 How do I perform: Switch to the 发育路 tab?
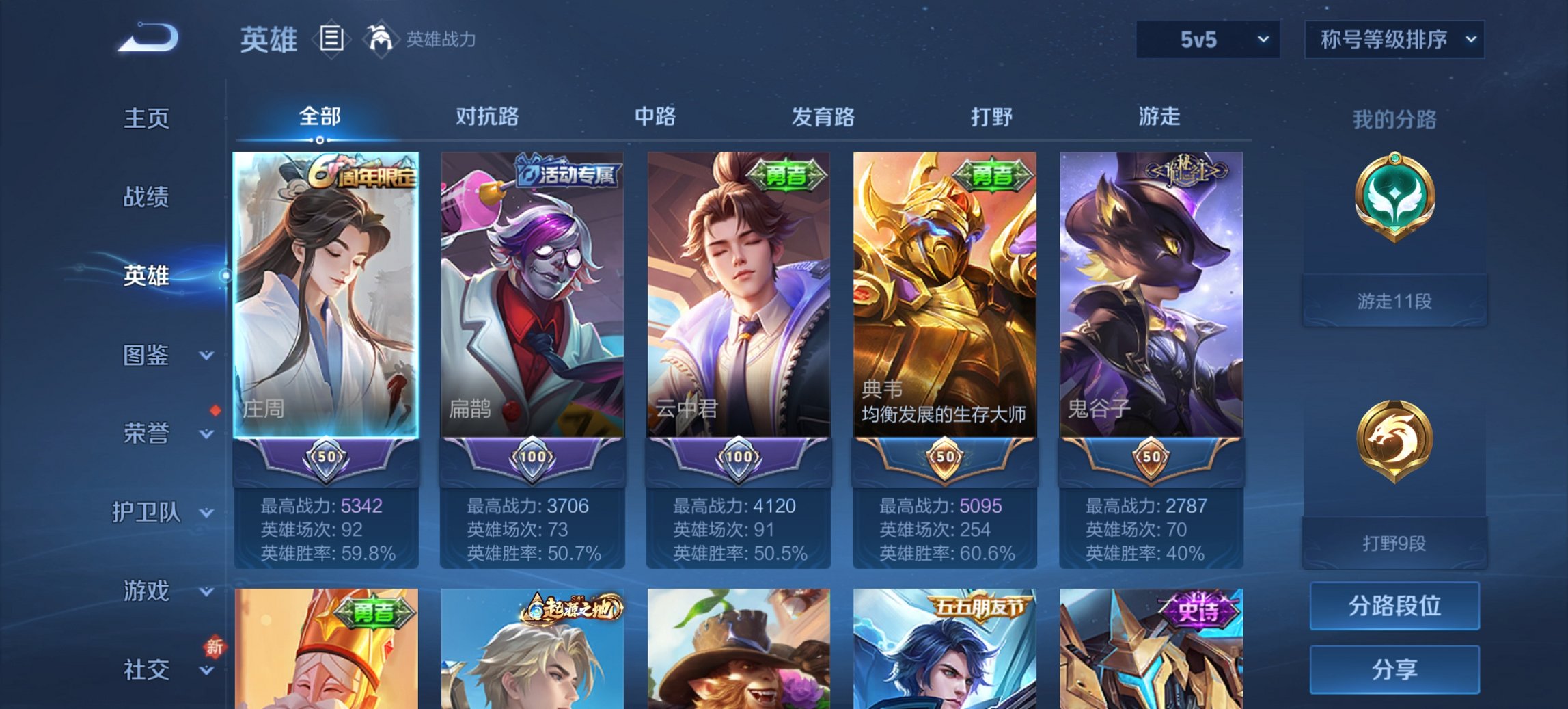[x=823, y=116]
